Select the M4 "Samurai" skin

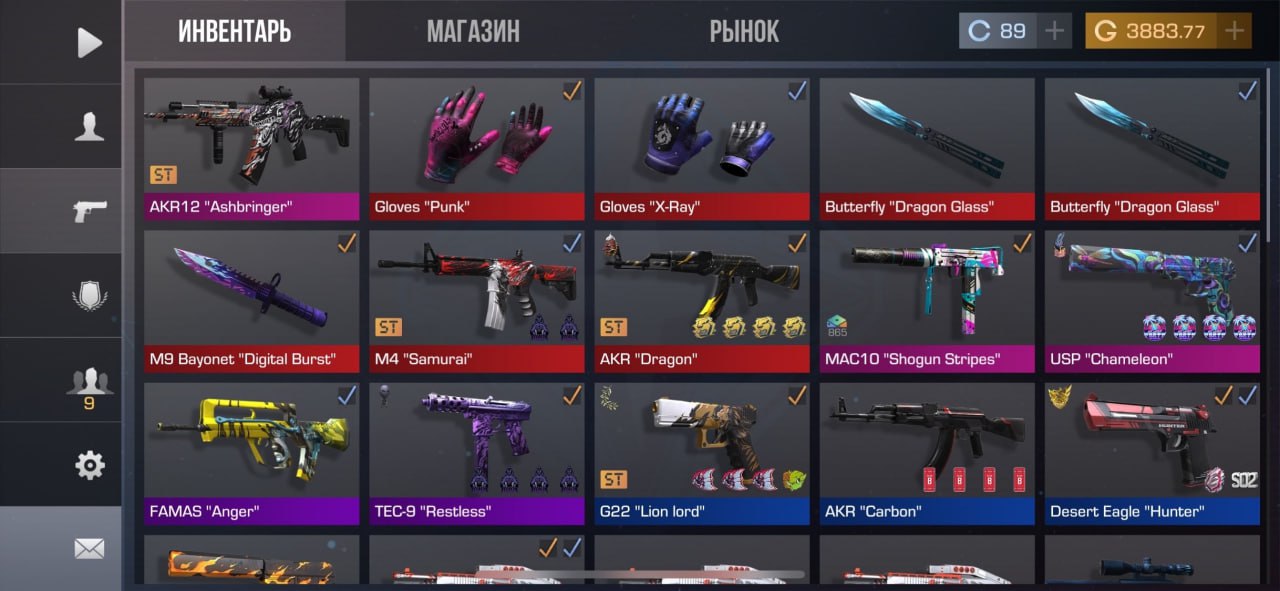point(476,300)
